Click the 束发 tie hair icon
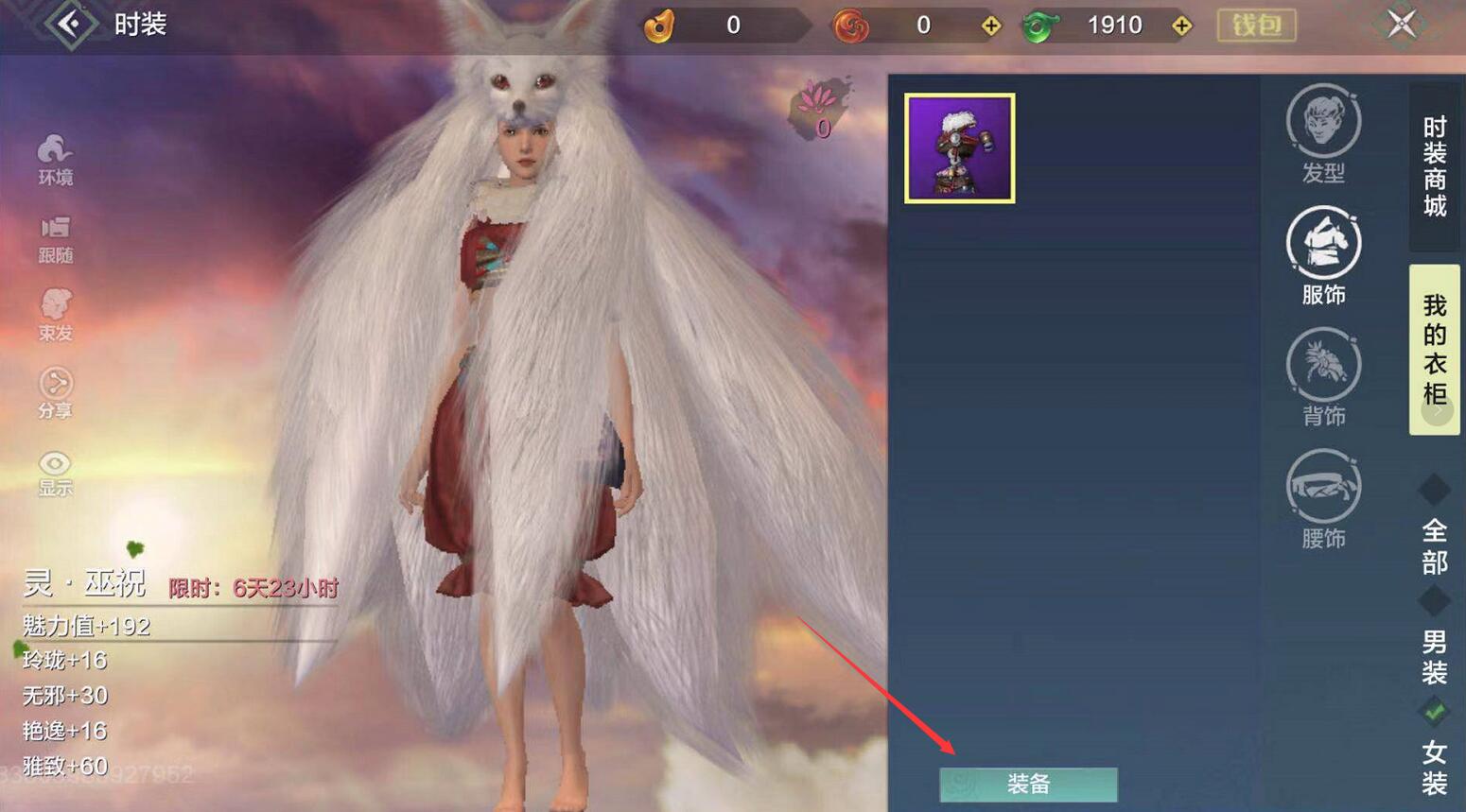 (55, 316)
